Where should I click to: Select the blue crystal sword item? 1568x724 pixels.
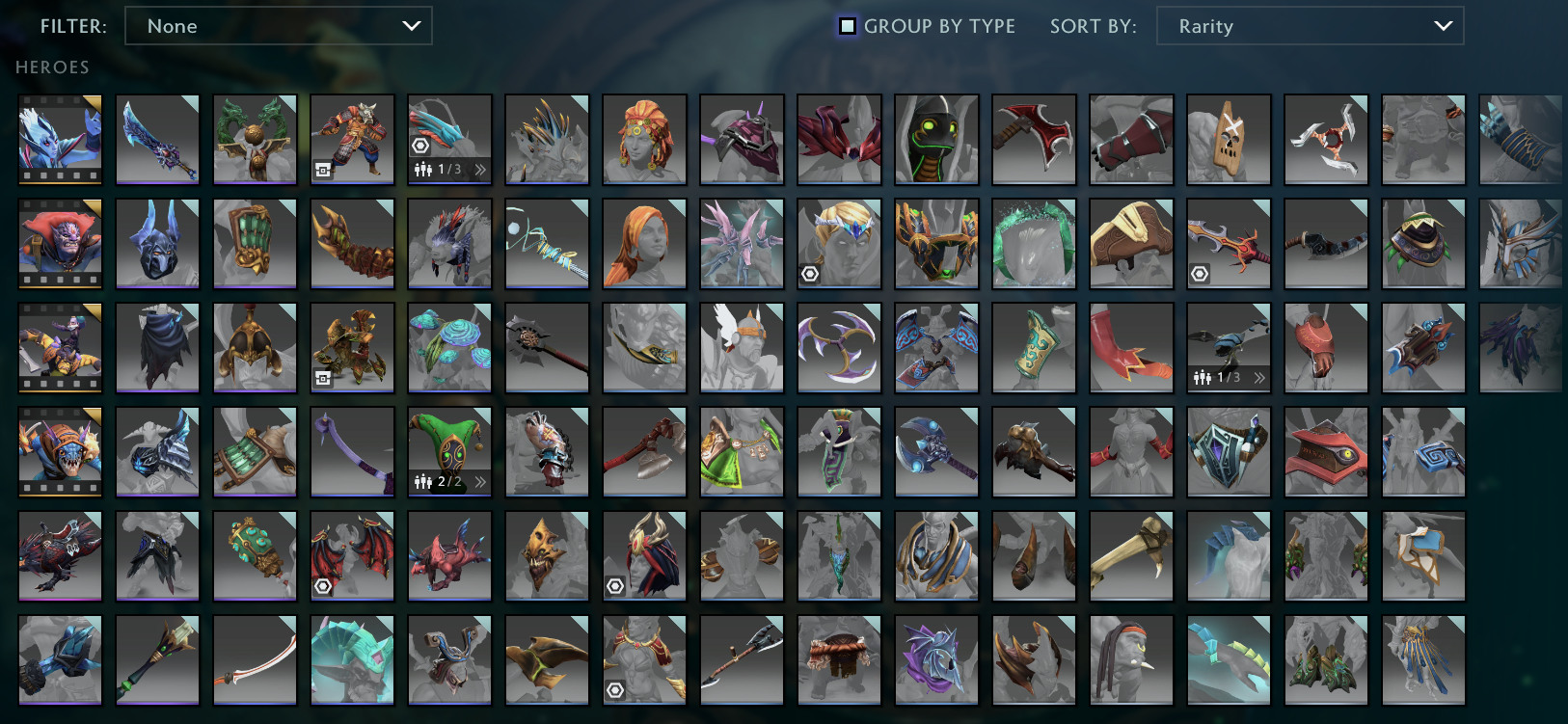coord(157,140)
